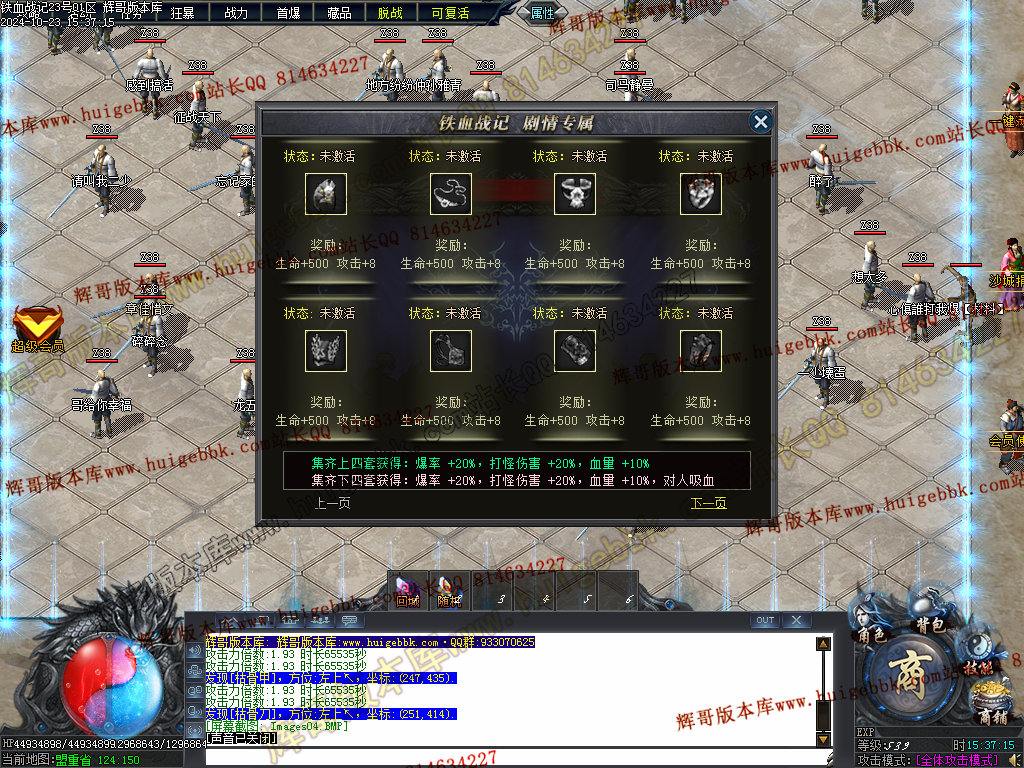Open the 藏品 top menu

339,13
